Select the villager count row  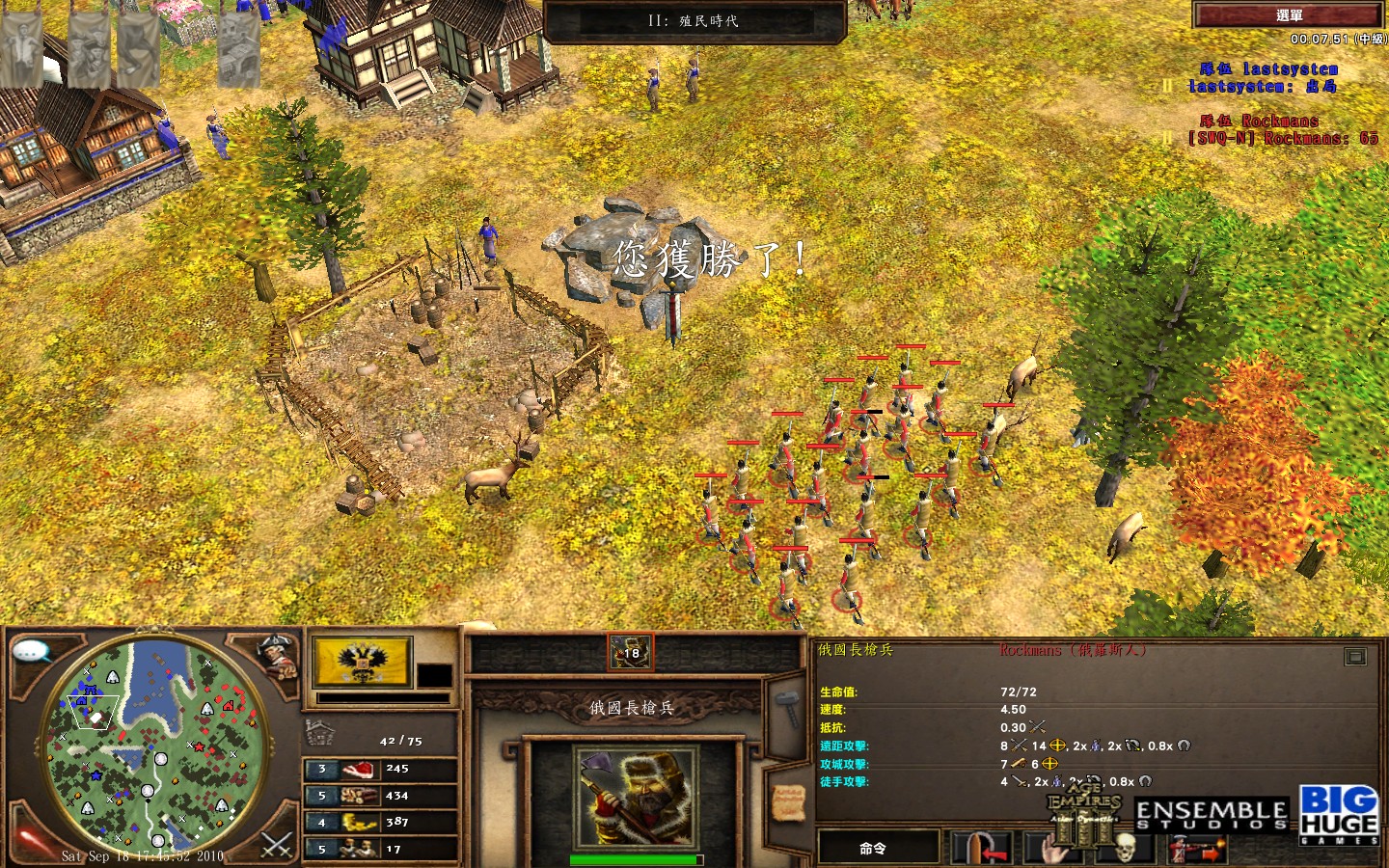(380, 849)
